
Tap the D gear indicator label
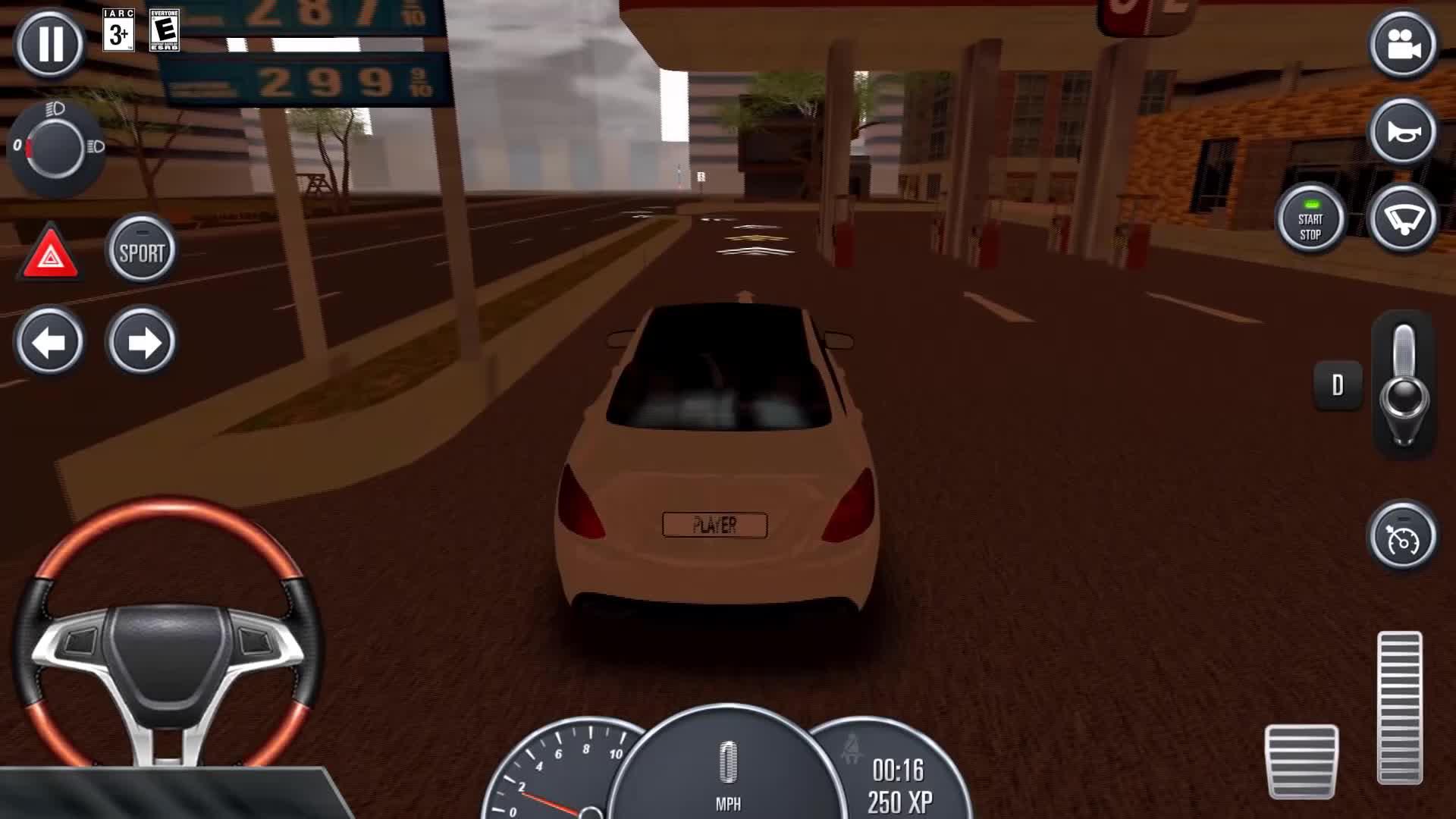tap(1337, 384)
